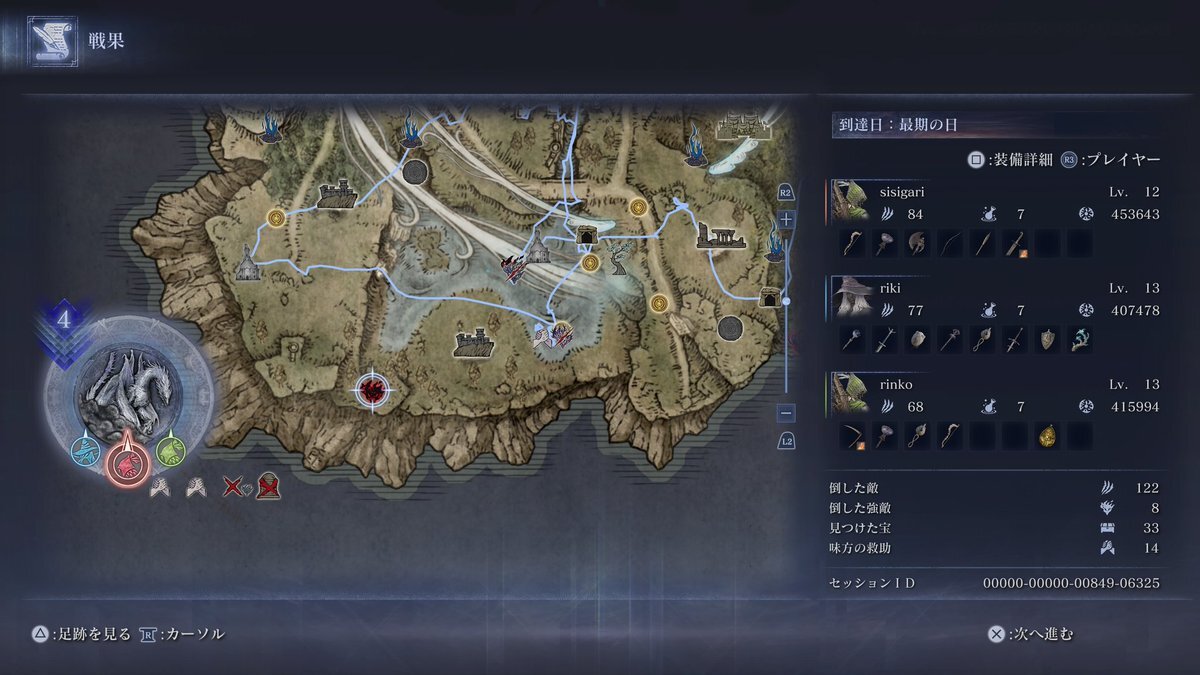Inspect rinko's golden talisman slot
Screen dimensions: 1200x675
[1047, 435]
